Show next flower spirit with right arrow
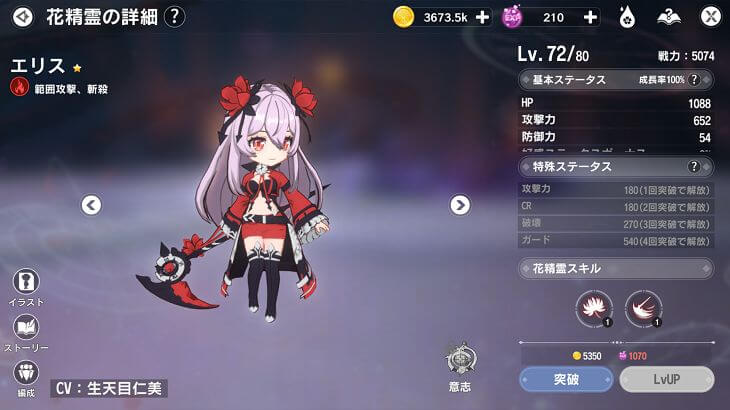Viewport: 730px width, 410px height. [460, 205]
